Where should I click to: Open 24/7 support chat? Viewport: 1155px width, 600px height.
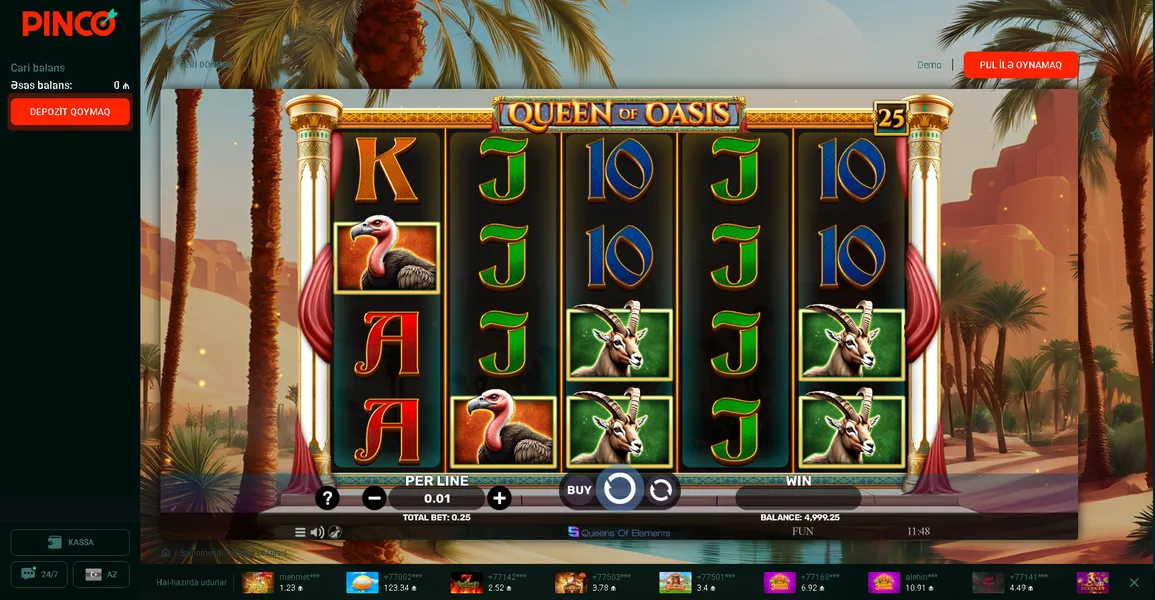[40, 575]
